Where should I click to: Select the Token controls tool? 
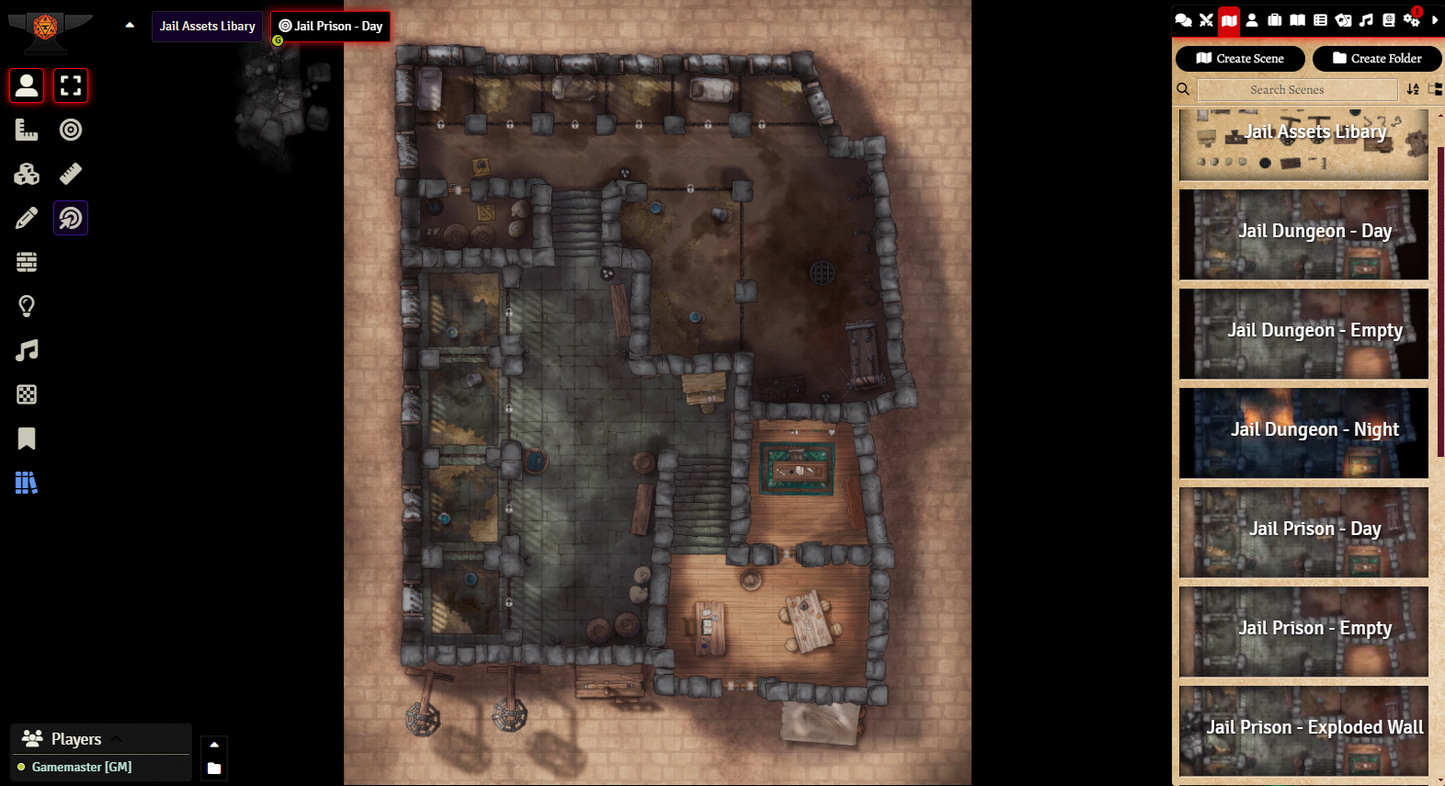[x=26, y=86]
